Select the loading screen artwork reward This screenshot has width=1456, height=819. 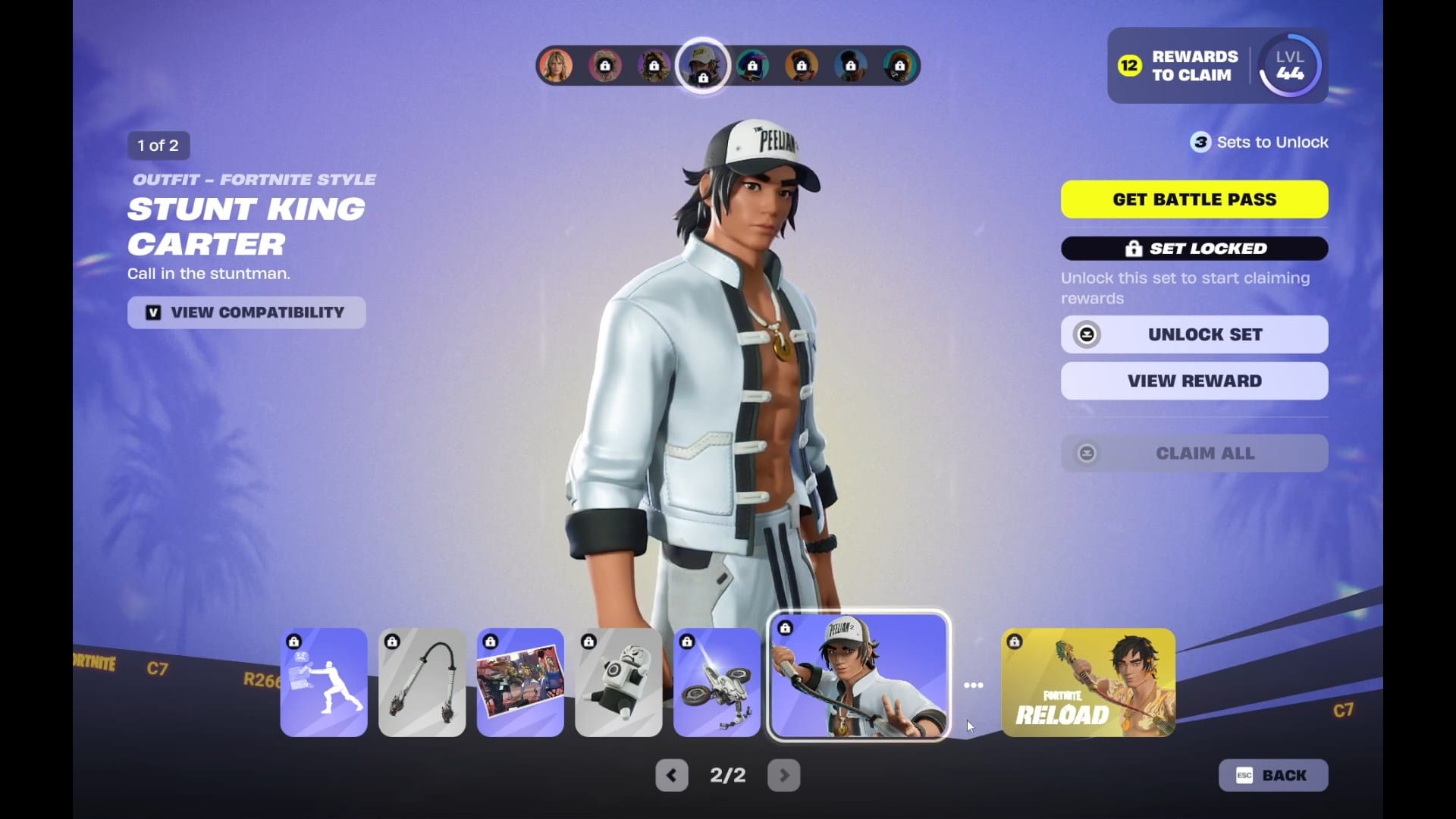pyautogui.click(x=520, y=682)
